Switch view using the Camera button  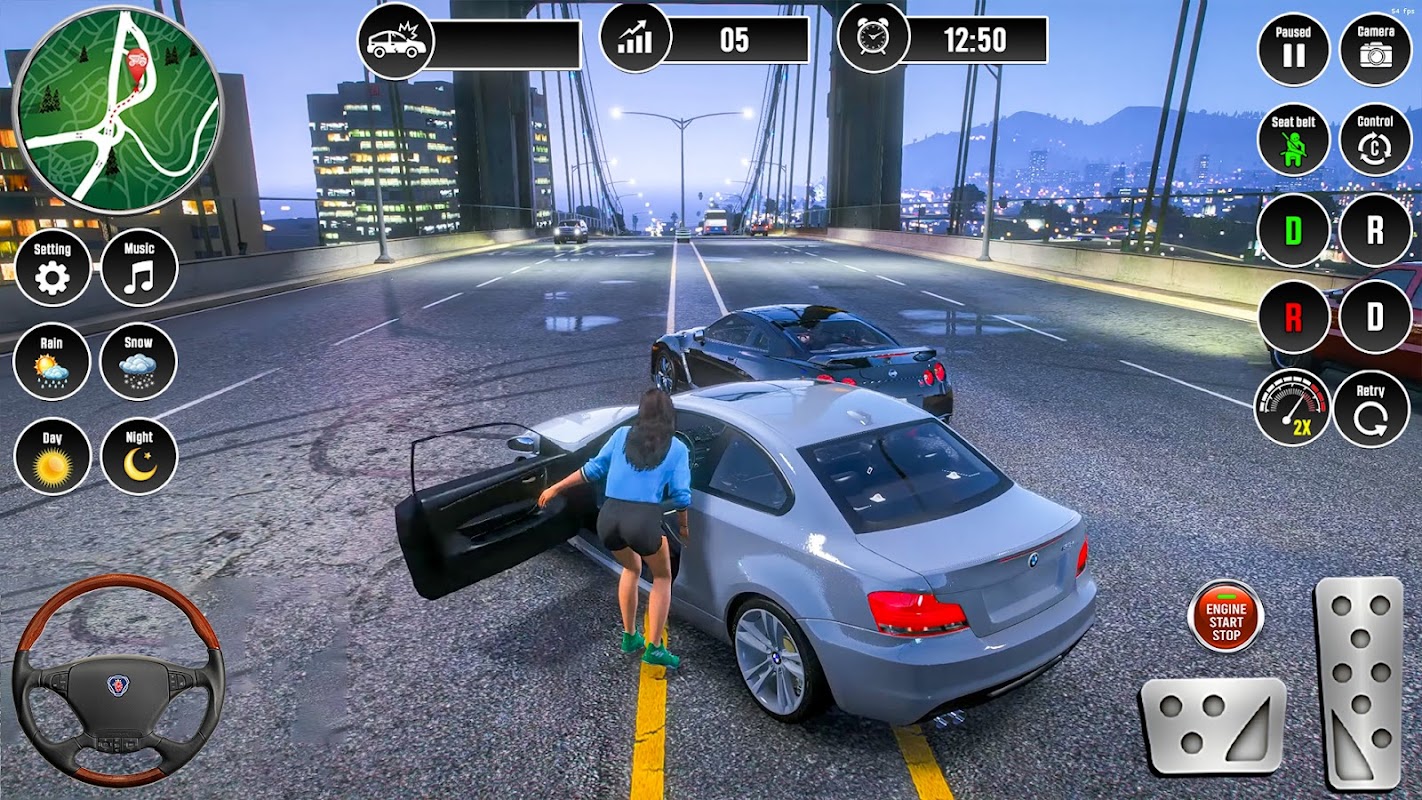click(x=1375, y=49)
